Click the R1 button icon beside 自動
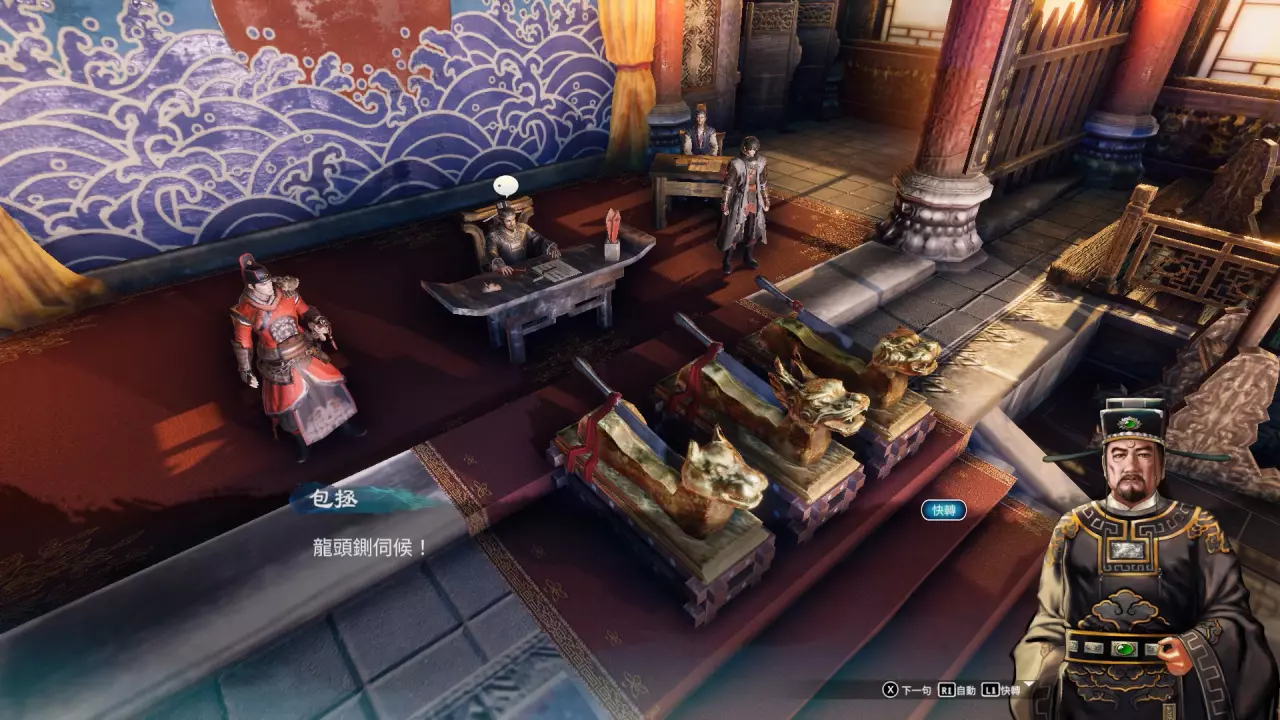The width and height of the screenshot is (1280, 720). pyautogui.click(x=947, y=689)
